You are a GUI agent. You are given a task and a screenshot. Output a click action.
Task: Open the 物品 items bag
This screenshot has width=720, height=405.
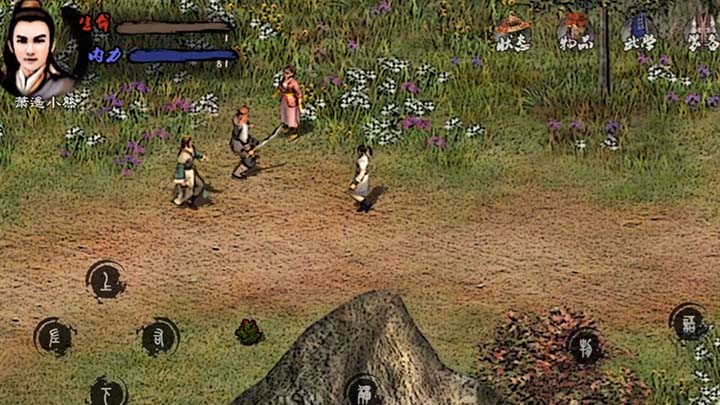575,33
